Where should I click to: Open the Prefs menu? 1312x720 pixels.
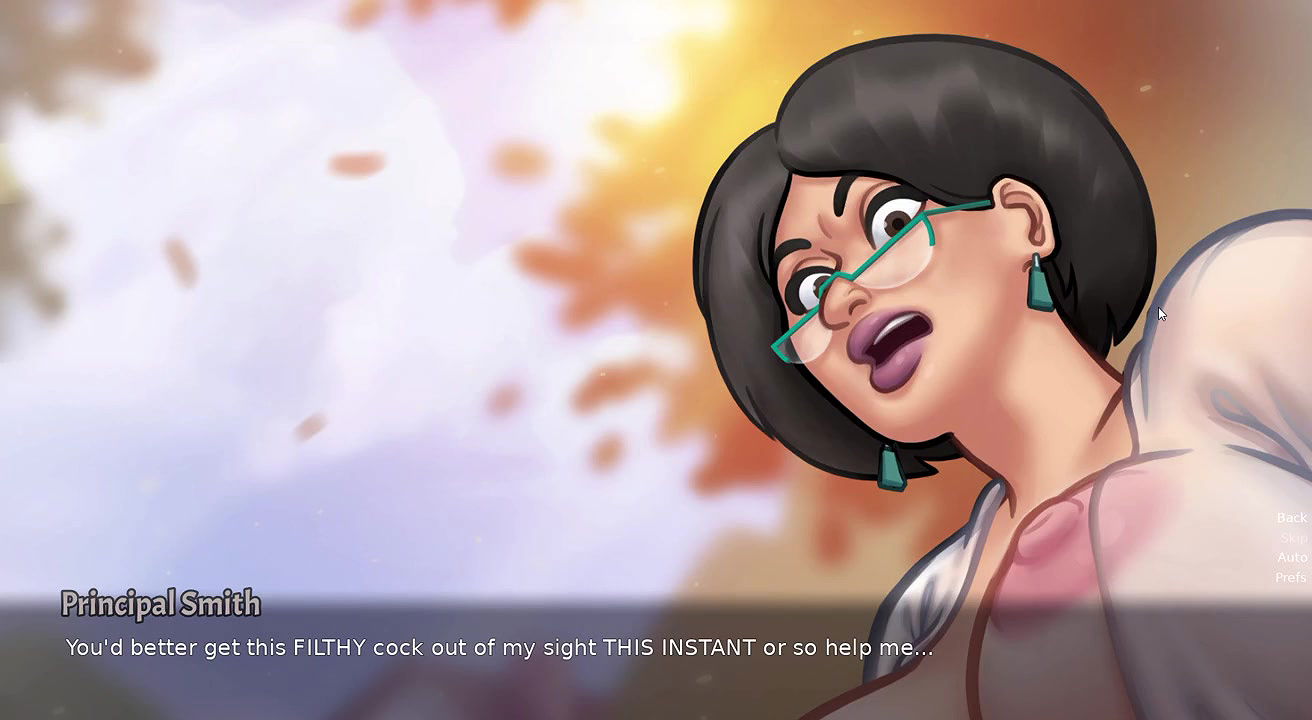[x=1291, y=577]
